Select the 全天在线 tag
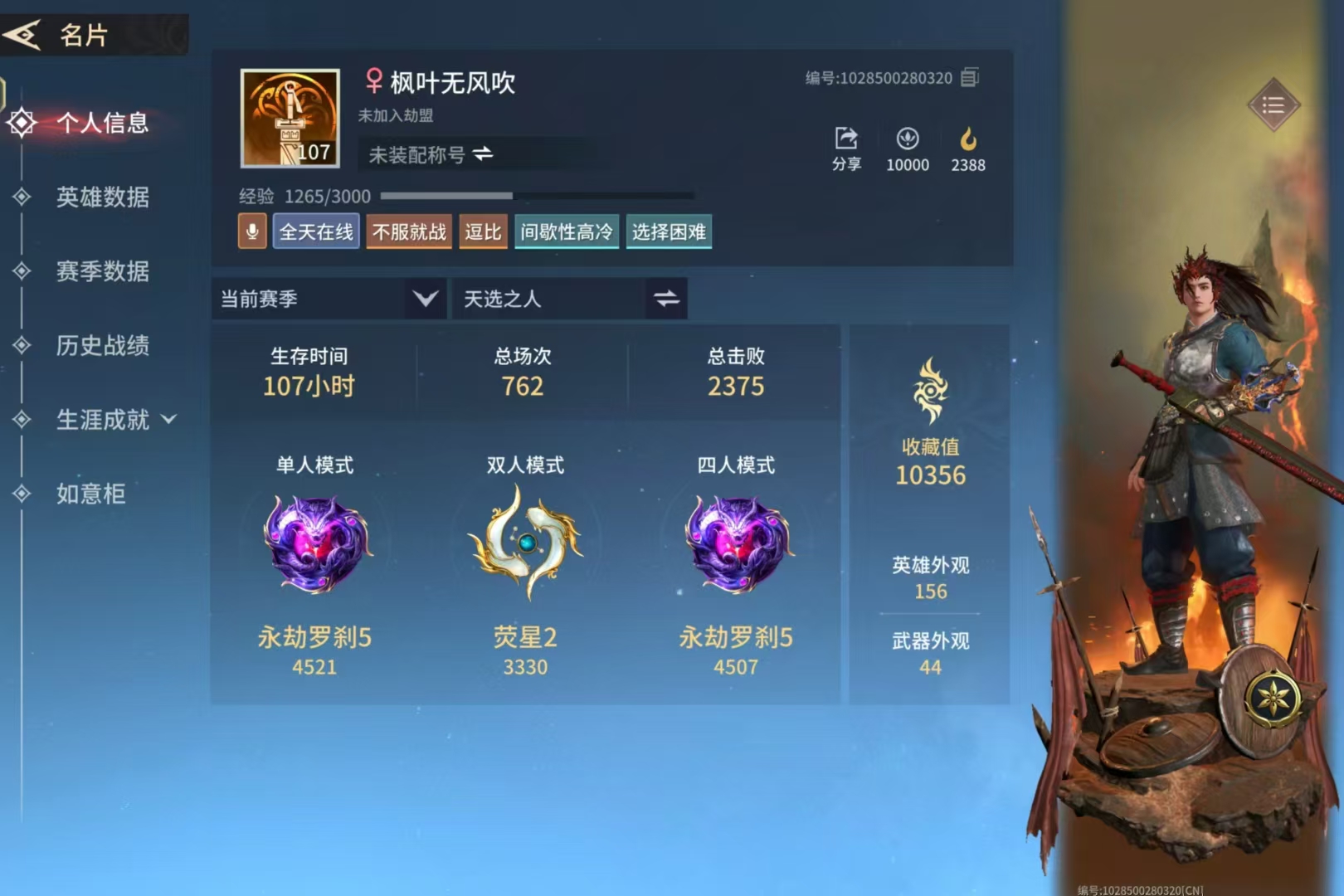This screenshot has height=896, width=1344. (x=316, y=231)
